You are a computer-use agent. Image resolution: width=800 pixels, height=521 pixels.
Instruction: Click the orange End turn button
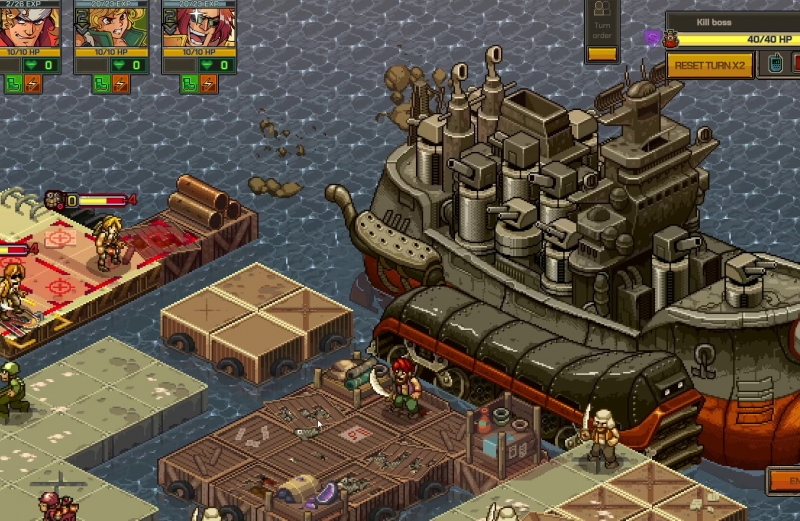click(x=785, y=480)
